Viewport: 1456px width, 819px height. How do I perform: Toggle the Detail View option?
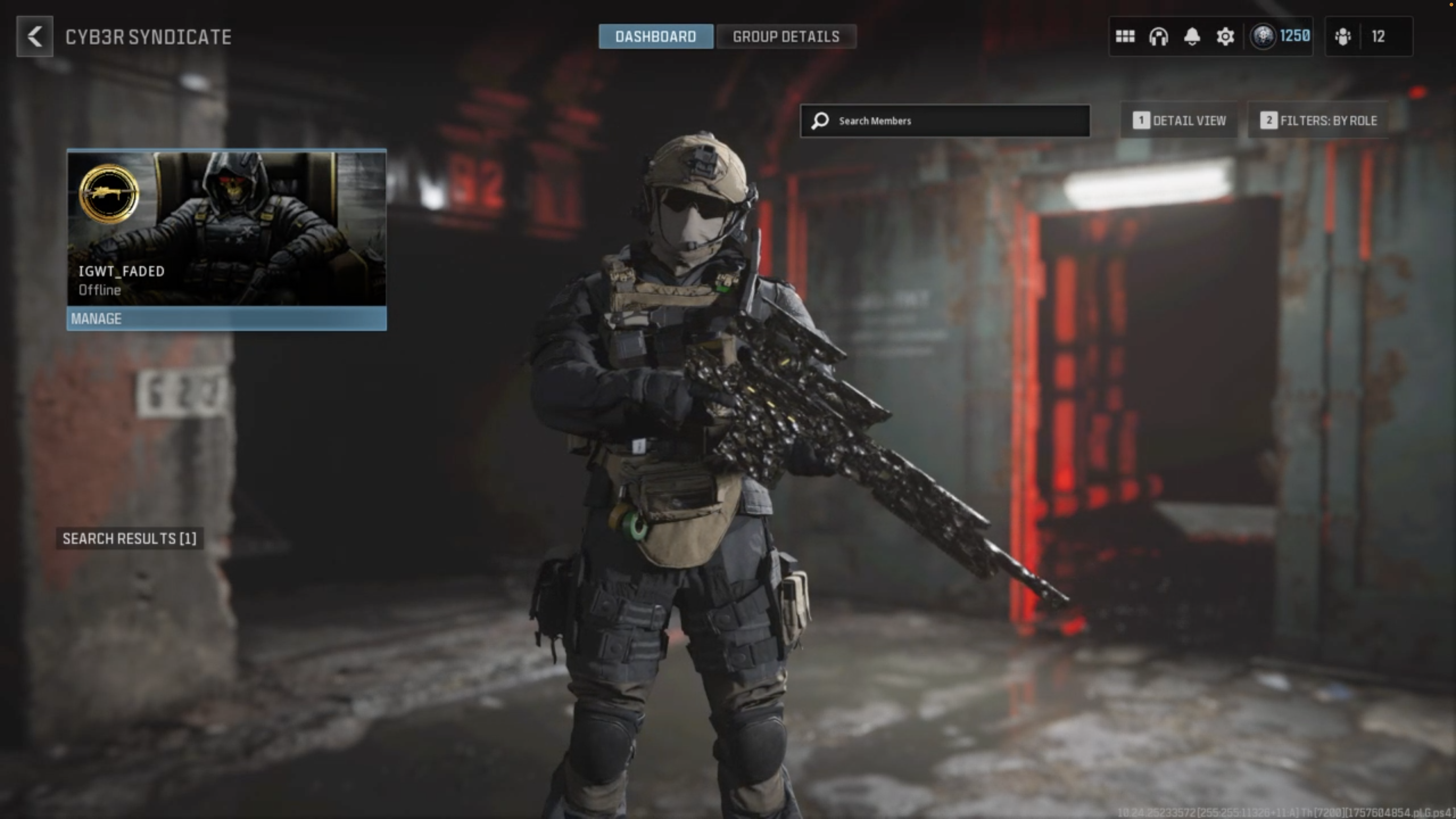pyautogui.click(x=1179, y=121)
